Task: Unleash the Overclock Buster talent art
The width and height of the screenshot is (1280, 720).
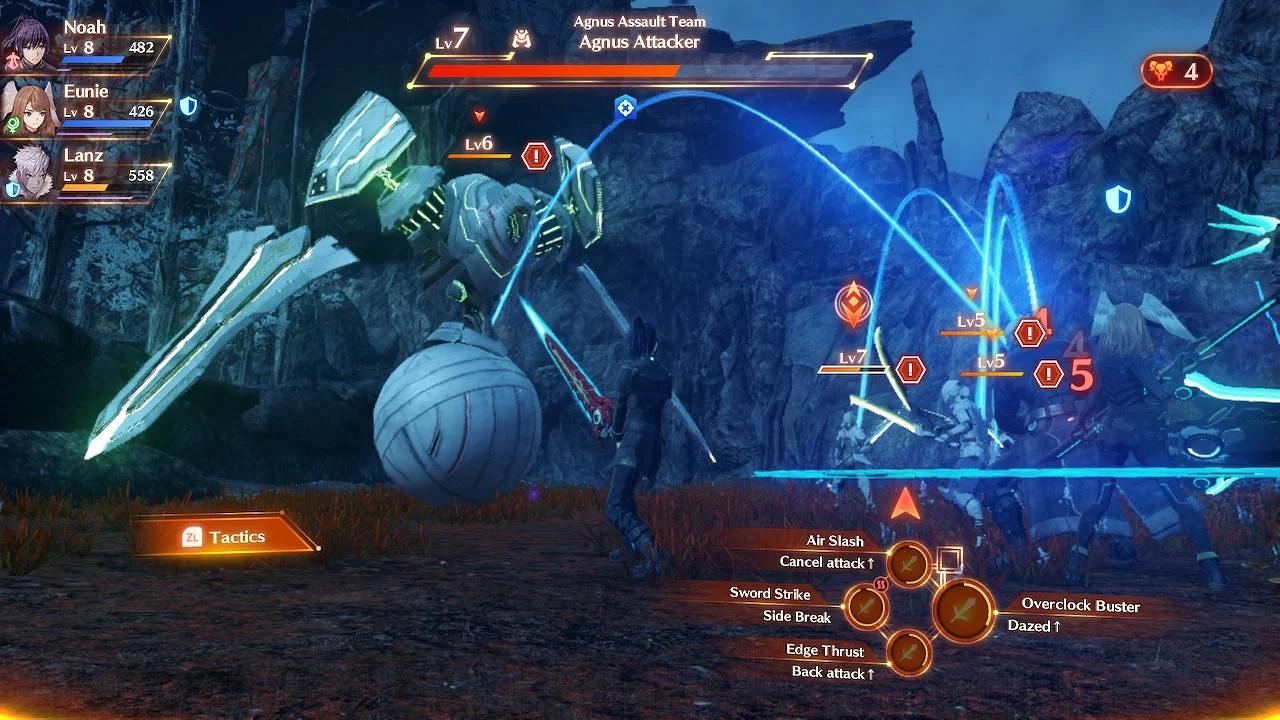Action: 963,610
